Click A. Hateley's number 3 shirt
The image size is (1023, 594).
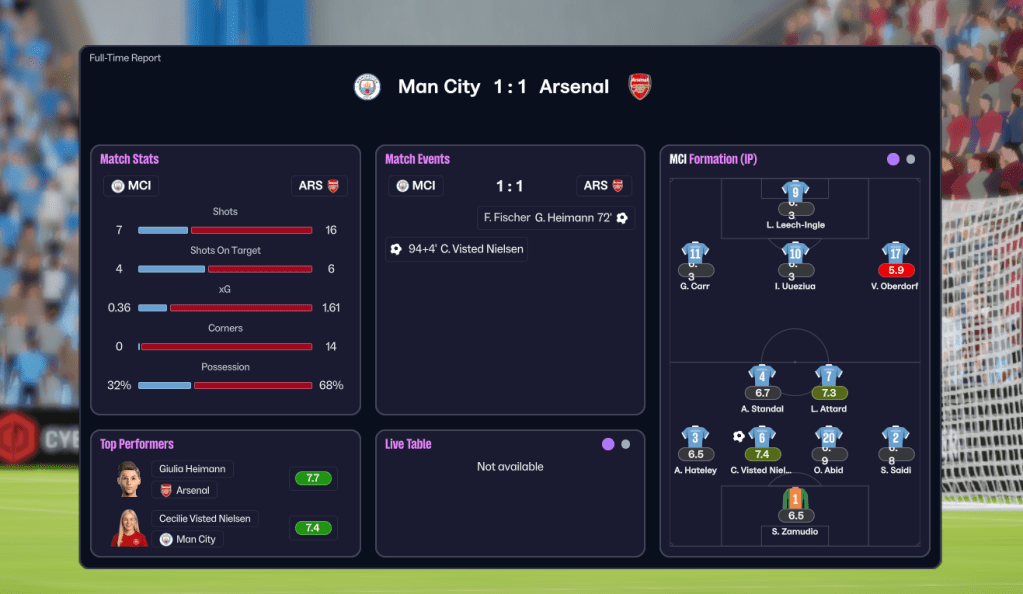pos(695,437)
